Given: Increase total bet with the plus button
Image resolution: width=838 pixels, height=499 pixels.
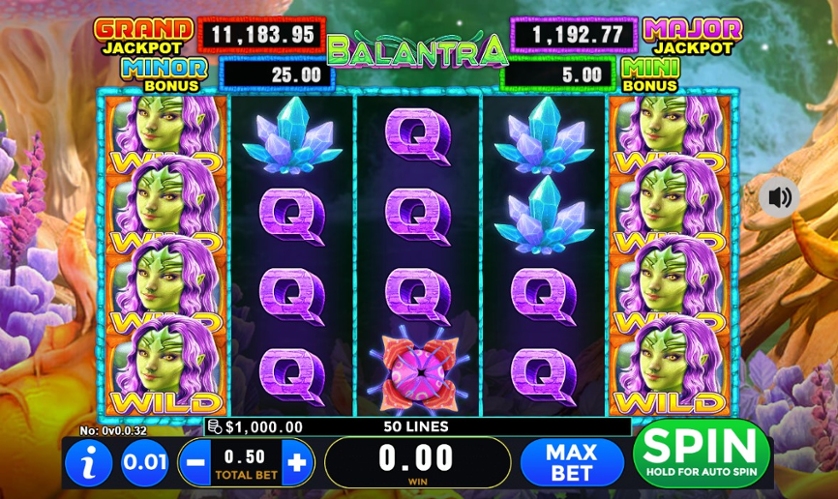Looking at the screenshot, I should tap(297, 463).
